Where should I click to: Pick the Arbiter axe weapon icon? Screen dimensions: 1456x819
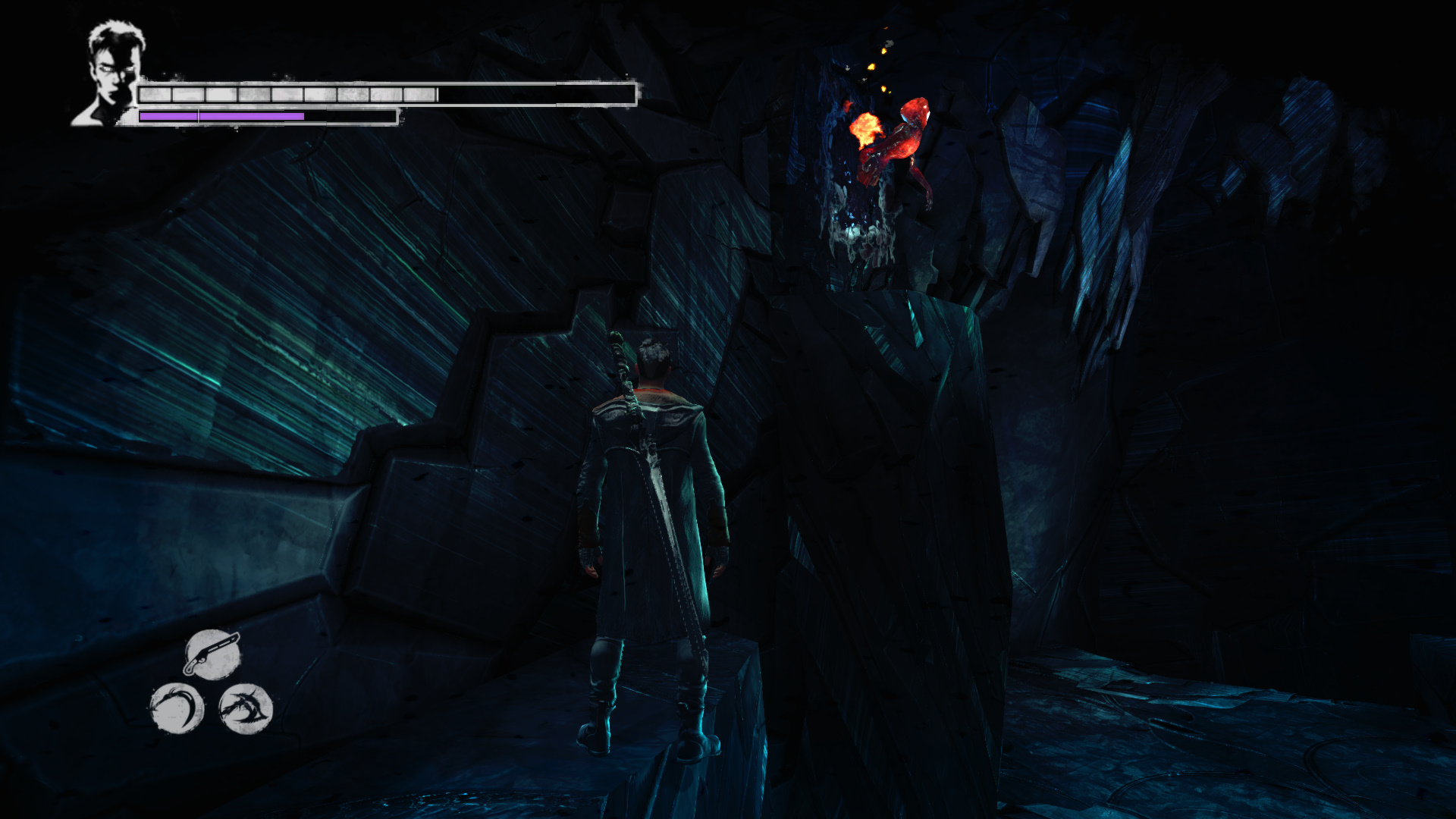[246, 709]
